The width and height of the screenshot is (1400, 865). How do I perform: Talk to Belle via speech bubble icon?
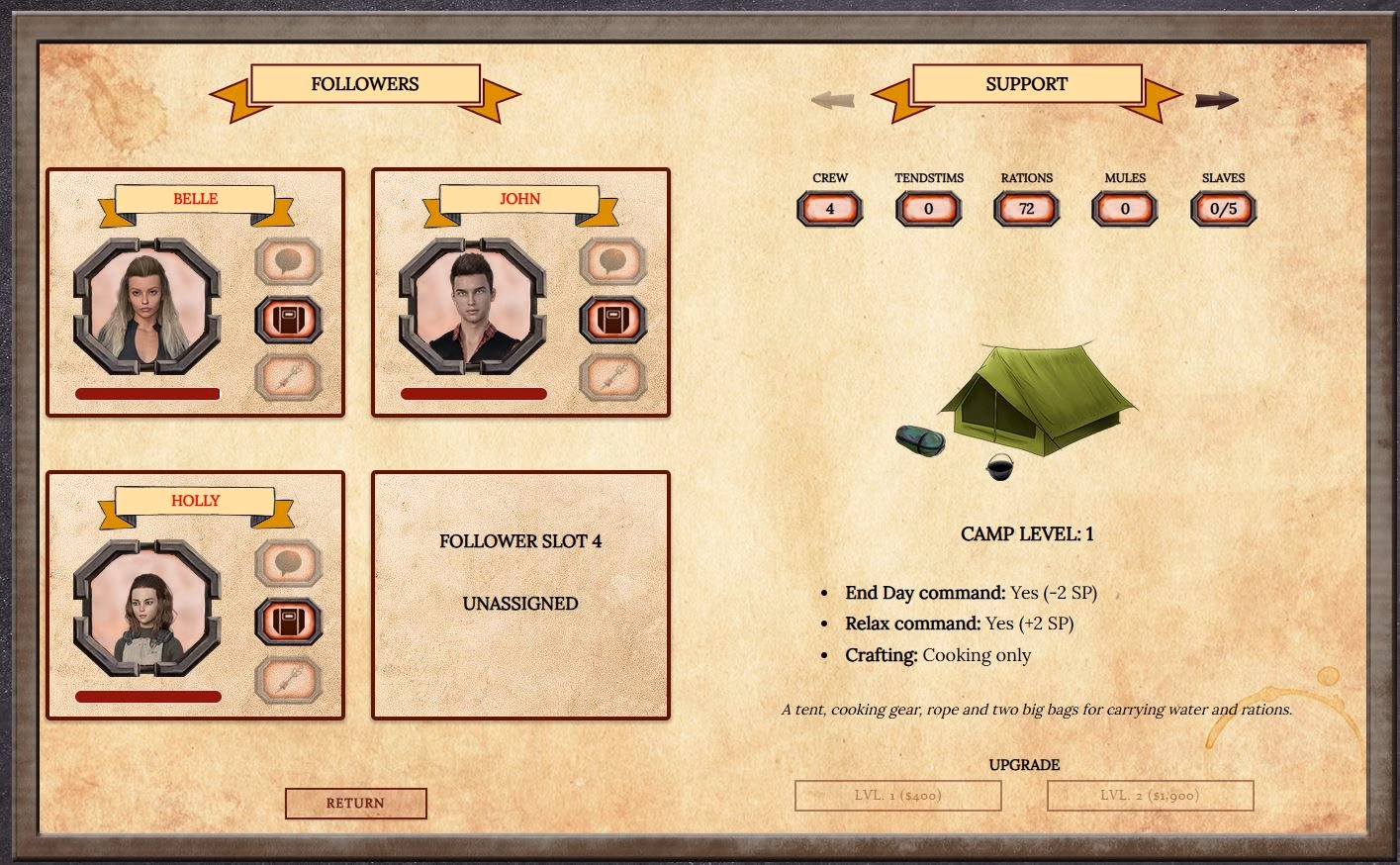(289, 262)
